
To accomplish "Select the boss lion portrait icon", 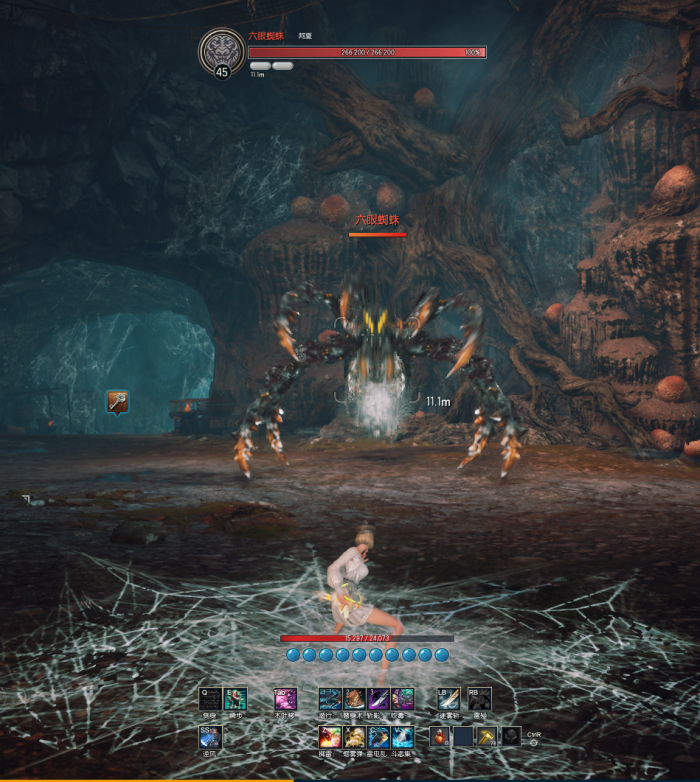I will (222, 50).
